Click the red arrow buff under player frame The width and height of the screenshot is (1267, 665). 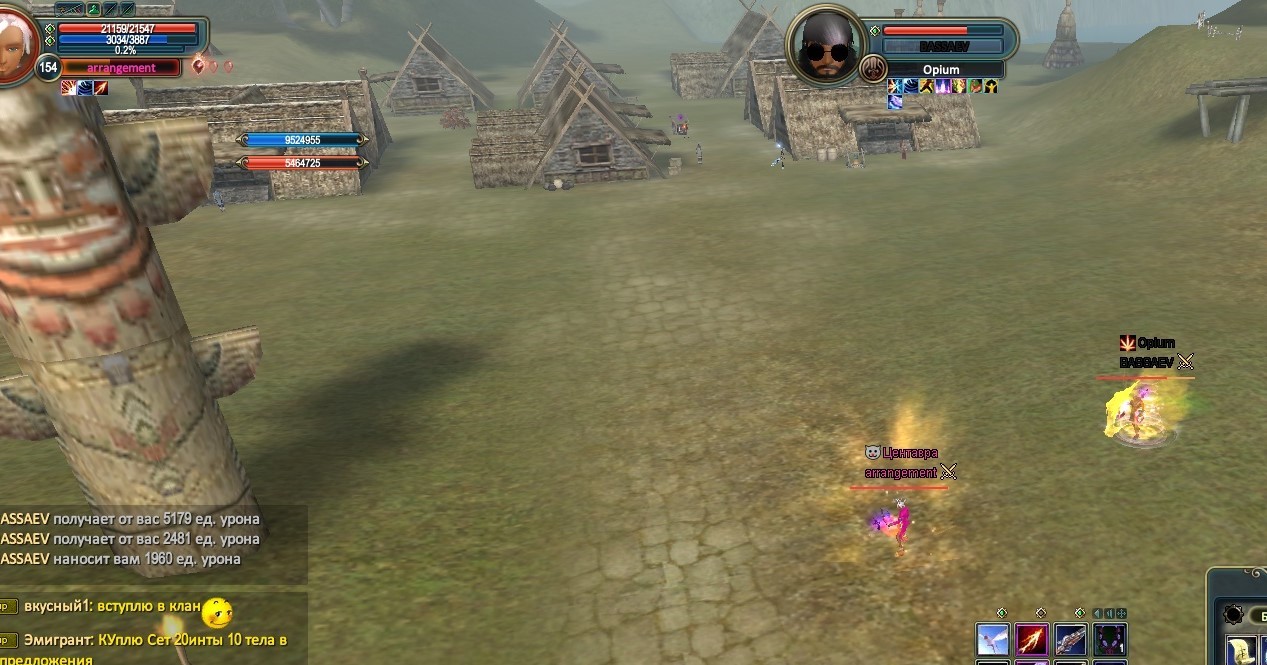coord(101,88)
